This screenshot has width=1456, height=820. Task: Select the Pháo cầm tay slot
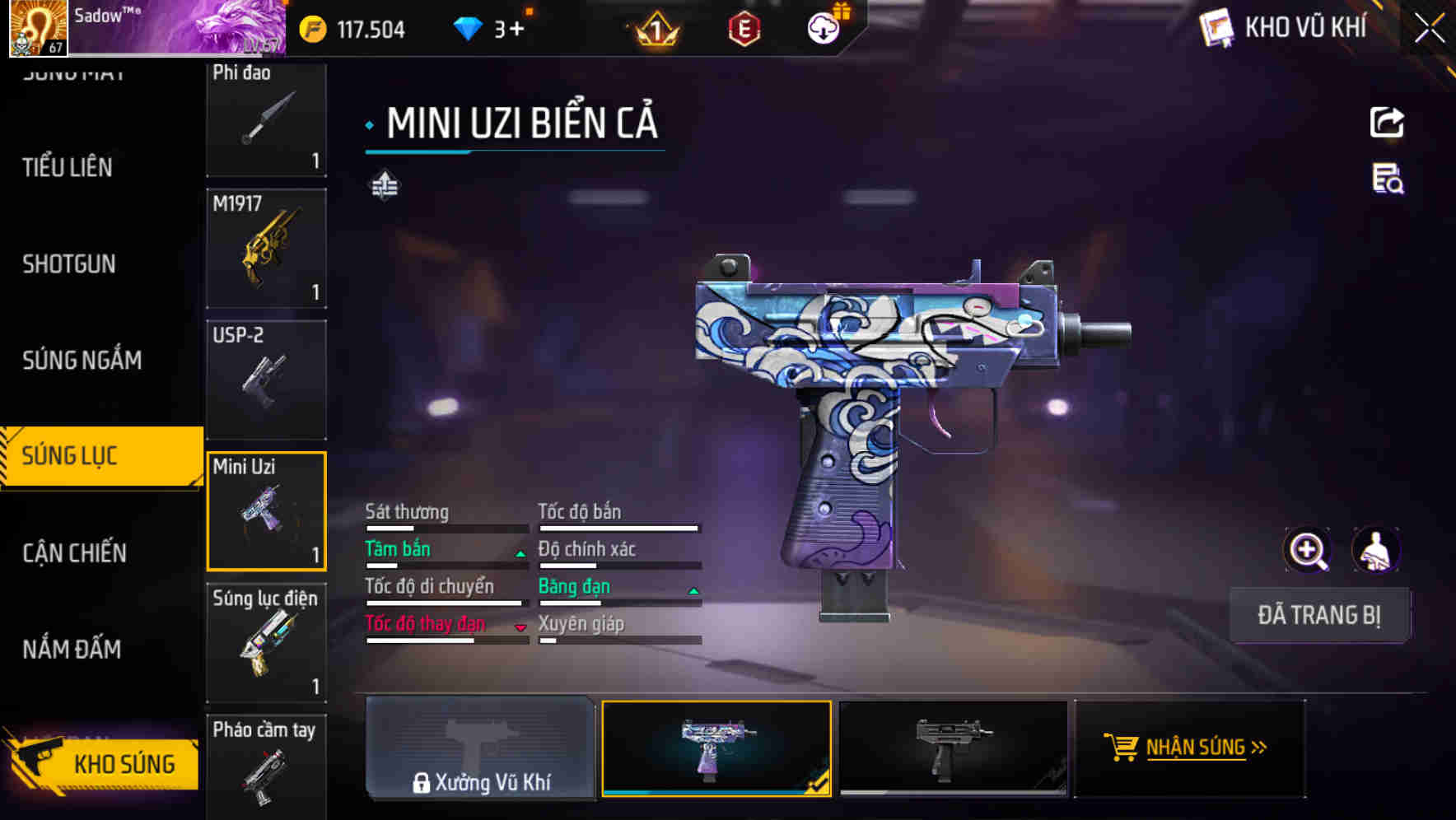point(266,766)
